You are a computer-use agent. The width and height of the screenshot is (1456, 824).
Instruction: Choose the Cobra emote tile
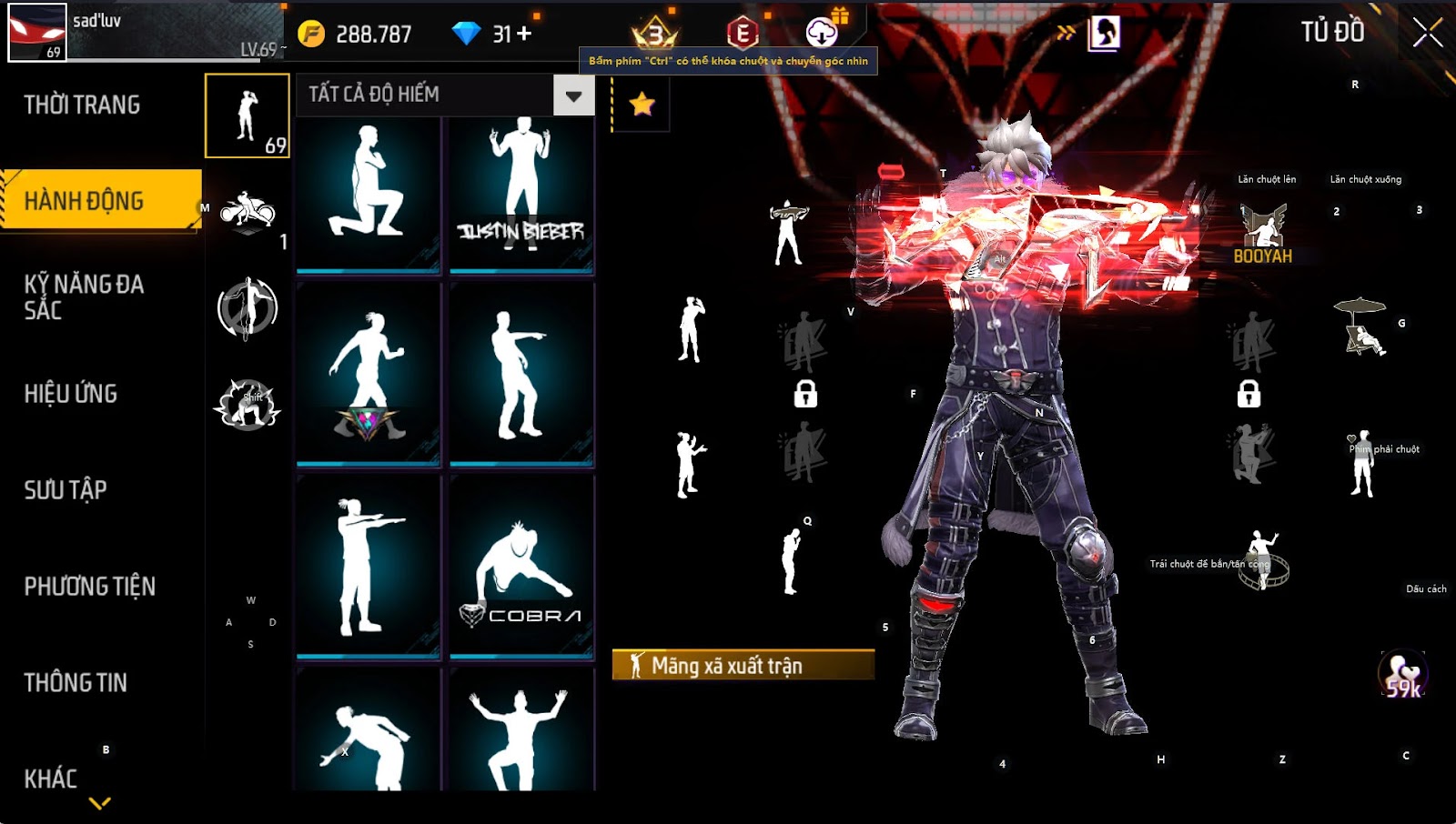(x=521, y=566)
